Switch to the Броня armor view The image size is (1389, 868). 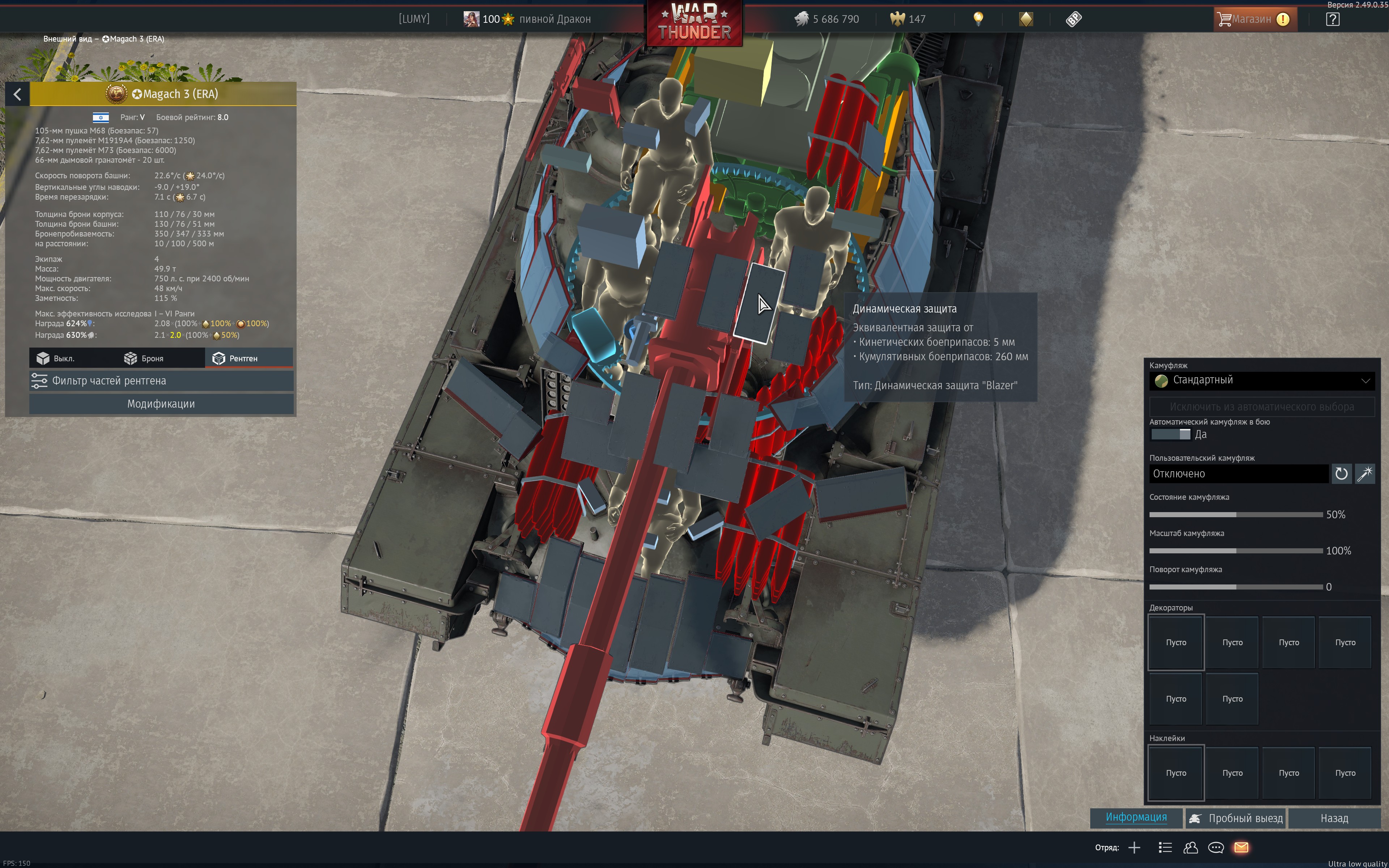tap(144, 358)
